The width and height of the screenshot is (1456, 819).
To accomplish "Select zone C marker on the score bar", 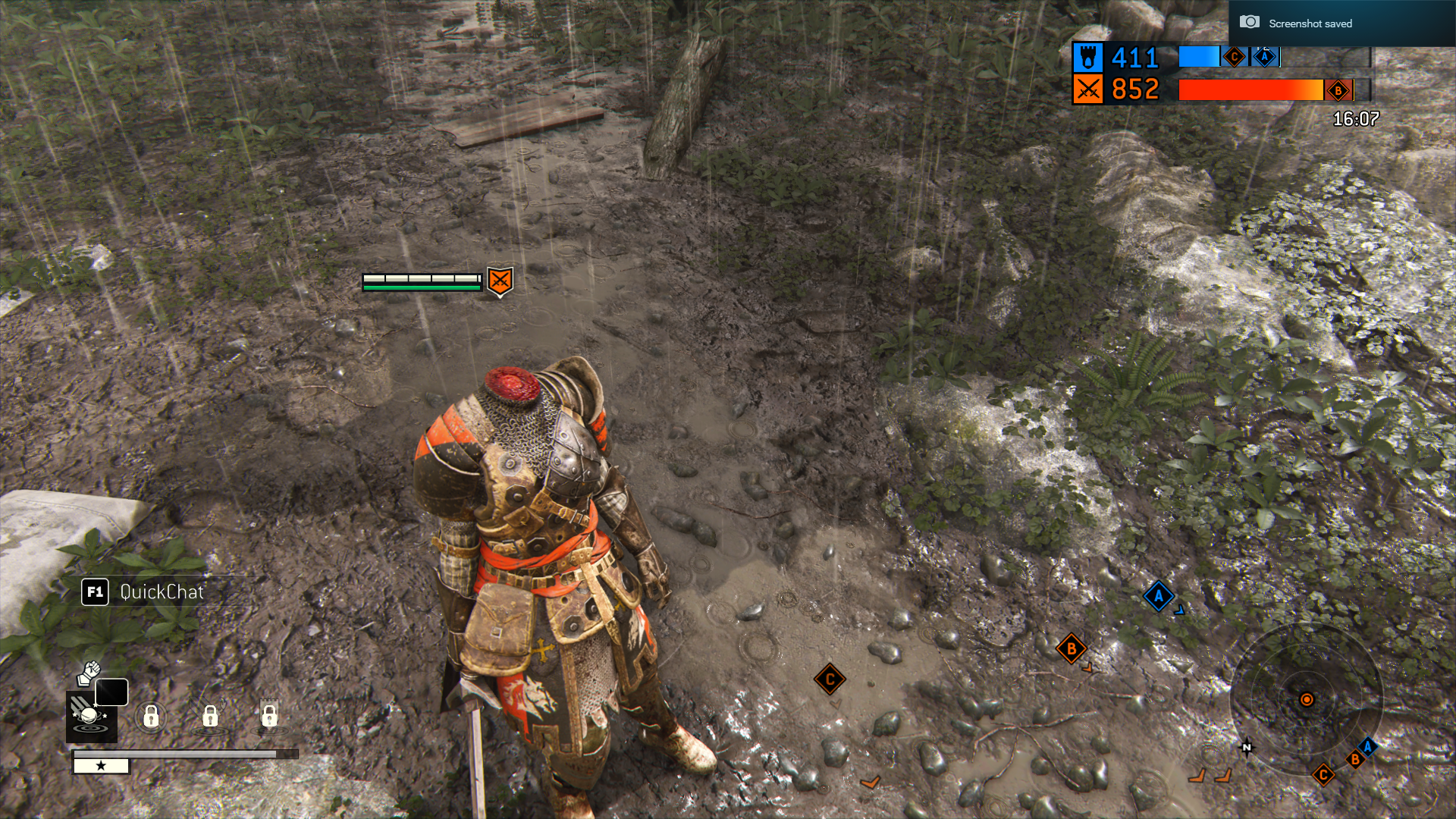I will pyautogui.click(x=1235, y=57).
